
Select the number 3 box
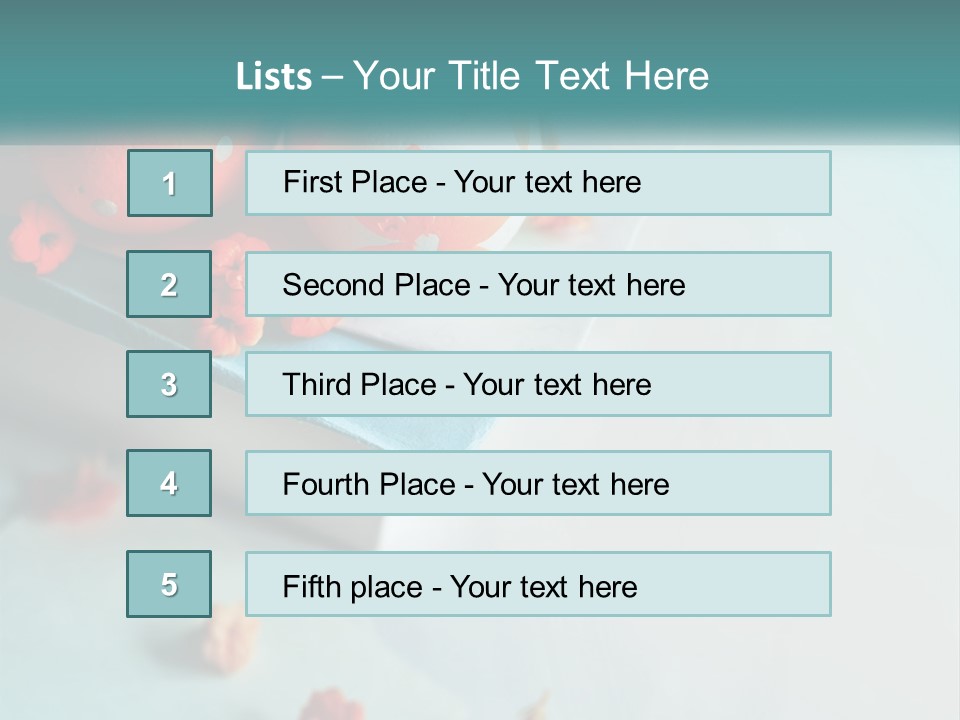tap(170, 384)
